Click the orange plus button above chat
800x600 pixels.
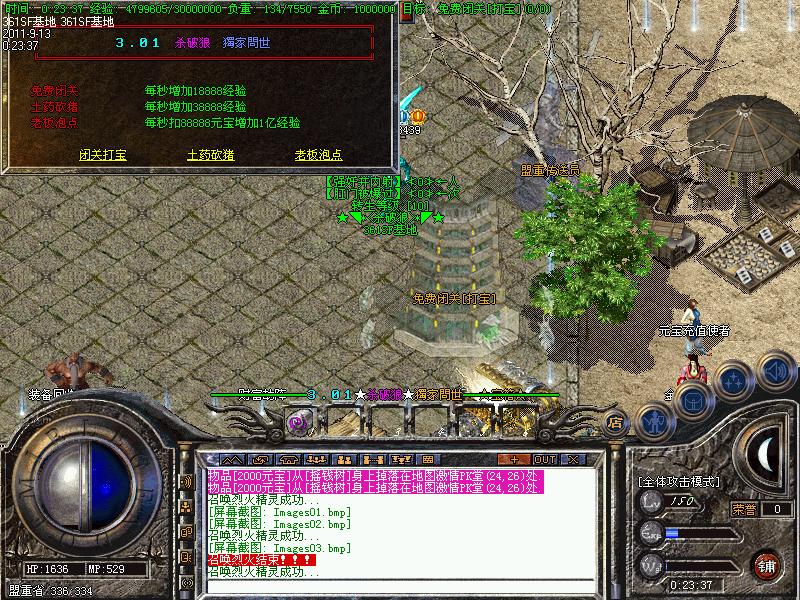512,459
